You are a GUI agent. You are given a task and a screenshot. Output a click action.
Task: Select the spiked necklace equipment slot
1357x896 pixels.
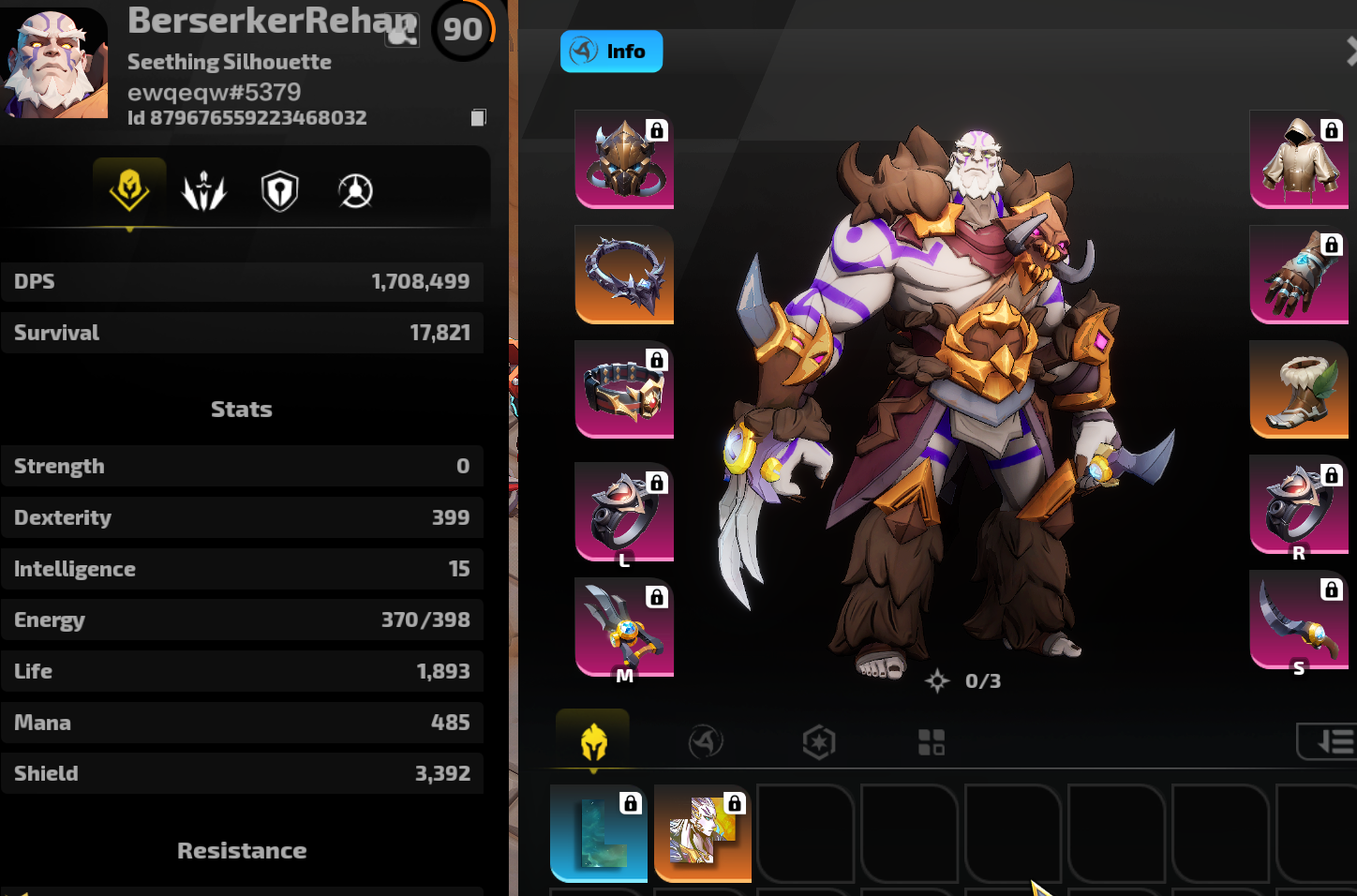tap(624, 274)
